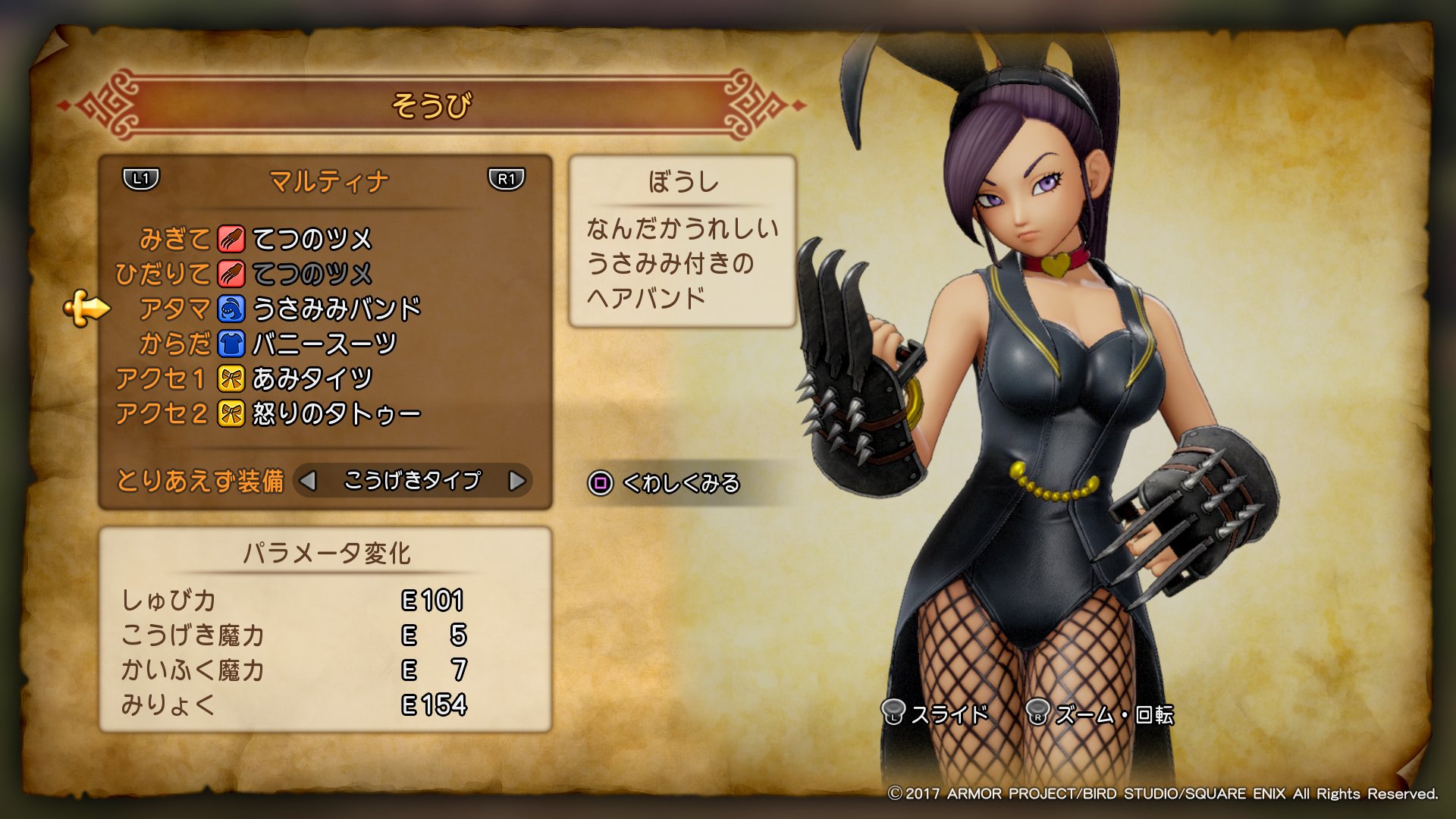
Task: Click the left arrow beside こうげきタイプ
Action: point(308,481)
